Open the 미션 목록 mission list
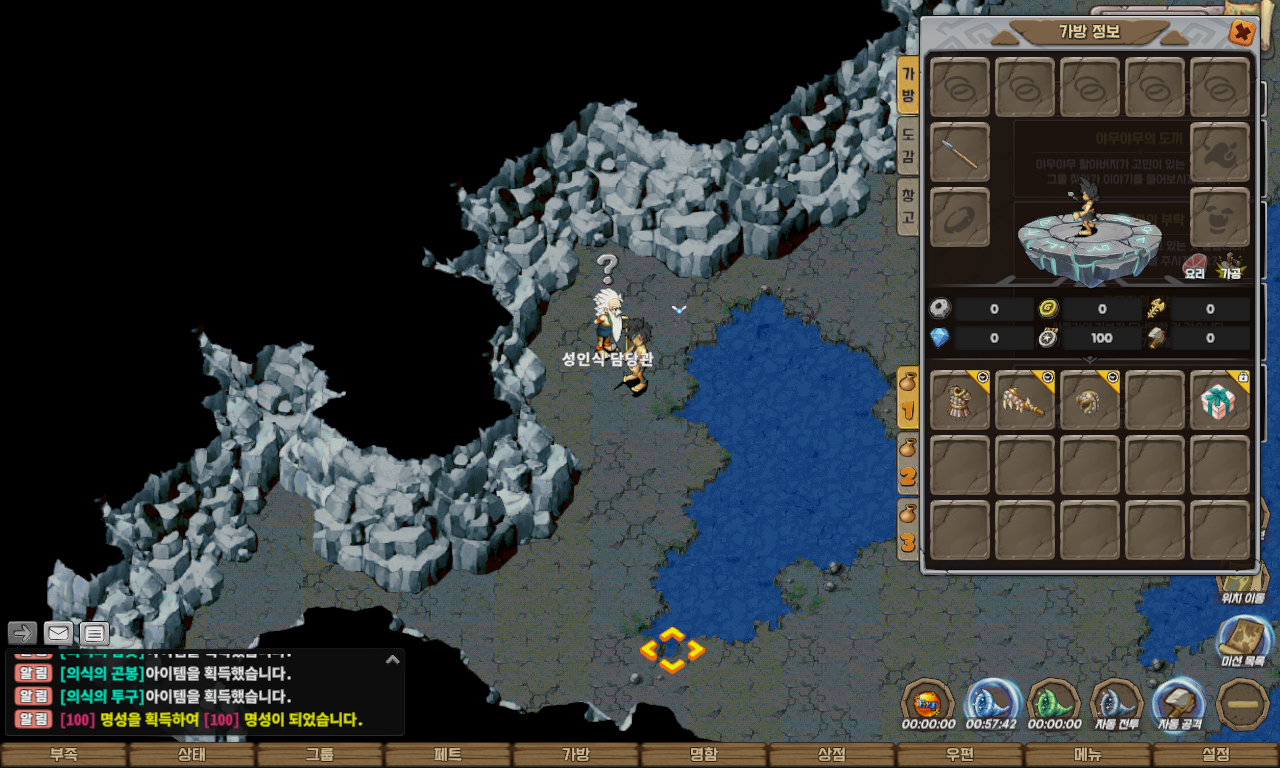The image size is (1280, 768). coord(1244,641)
